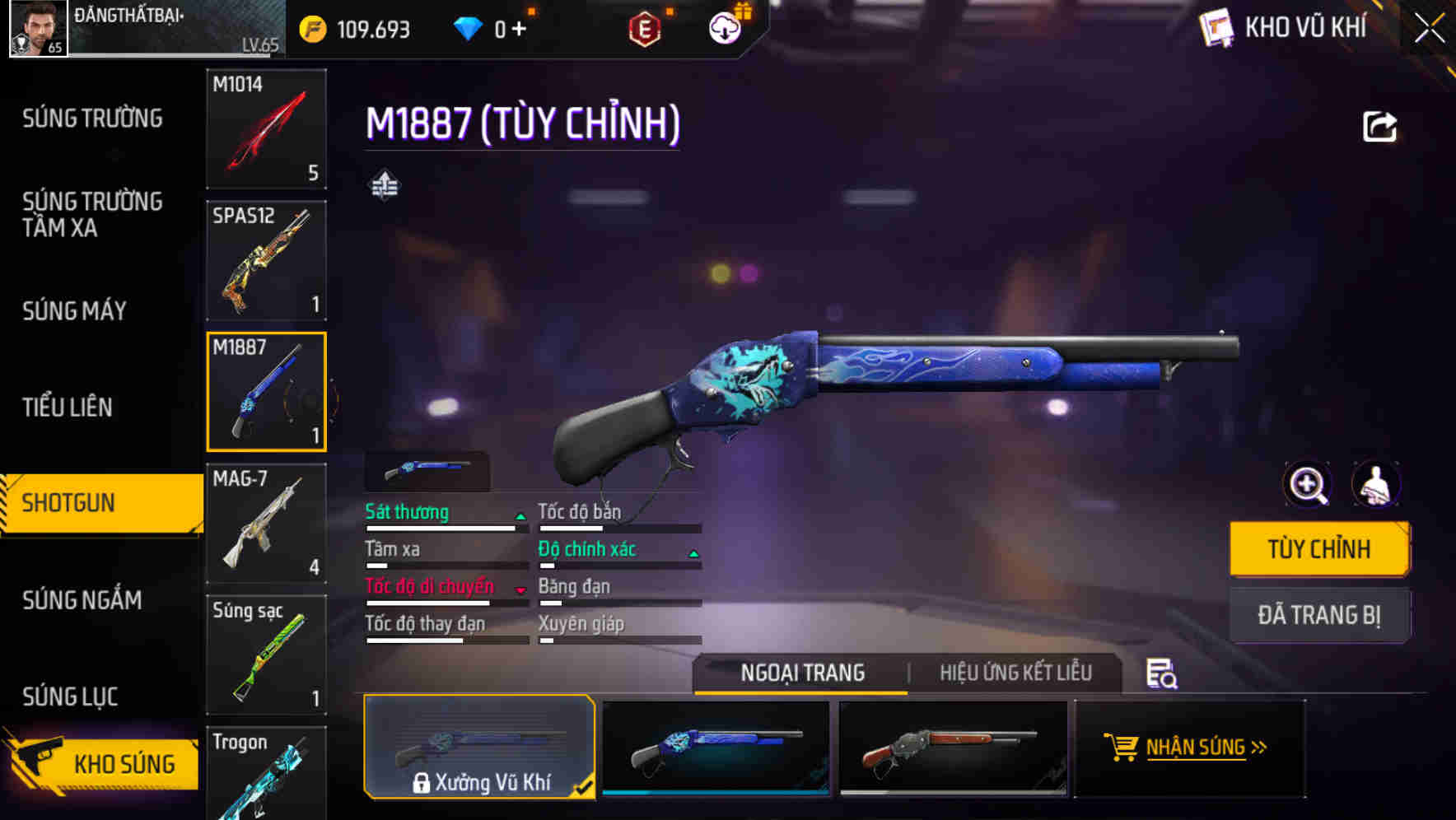Click the share weapon icon
1456x820 pixels.
1379,124
